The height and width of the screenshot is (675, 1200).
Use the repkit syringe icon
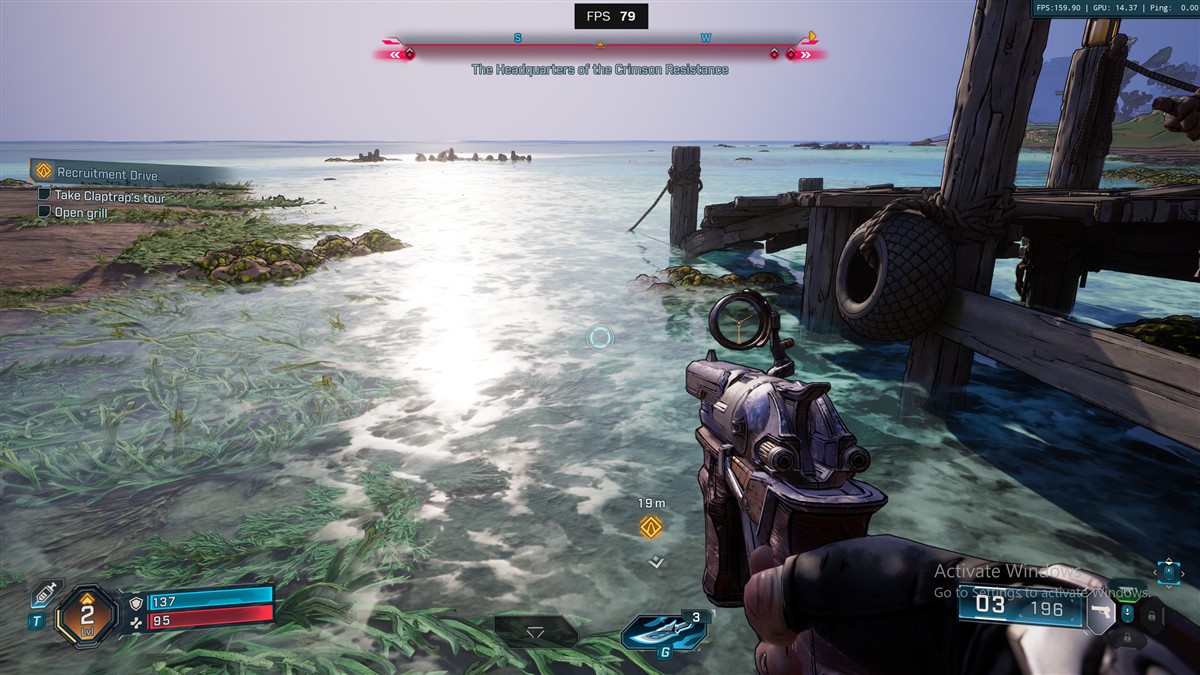(44, 594)
